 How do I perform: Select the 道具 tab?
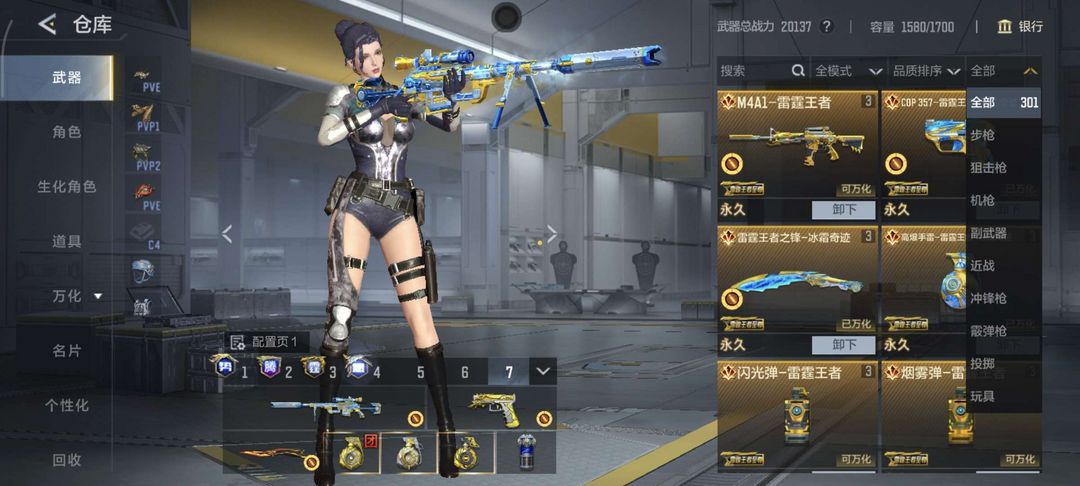(66, 241)
